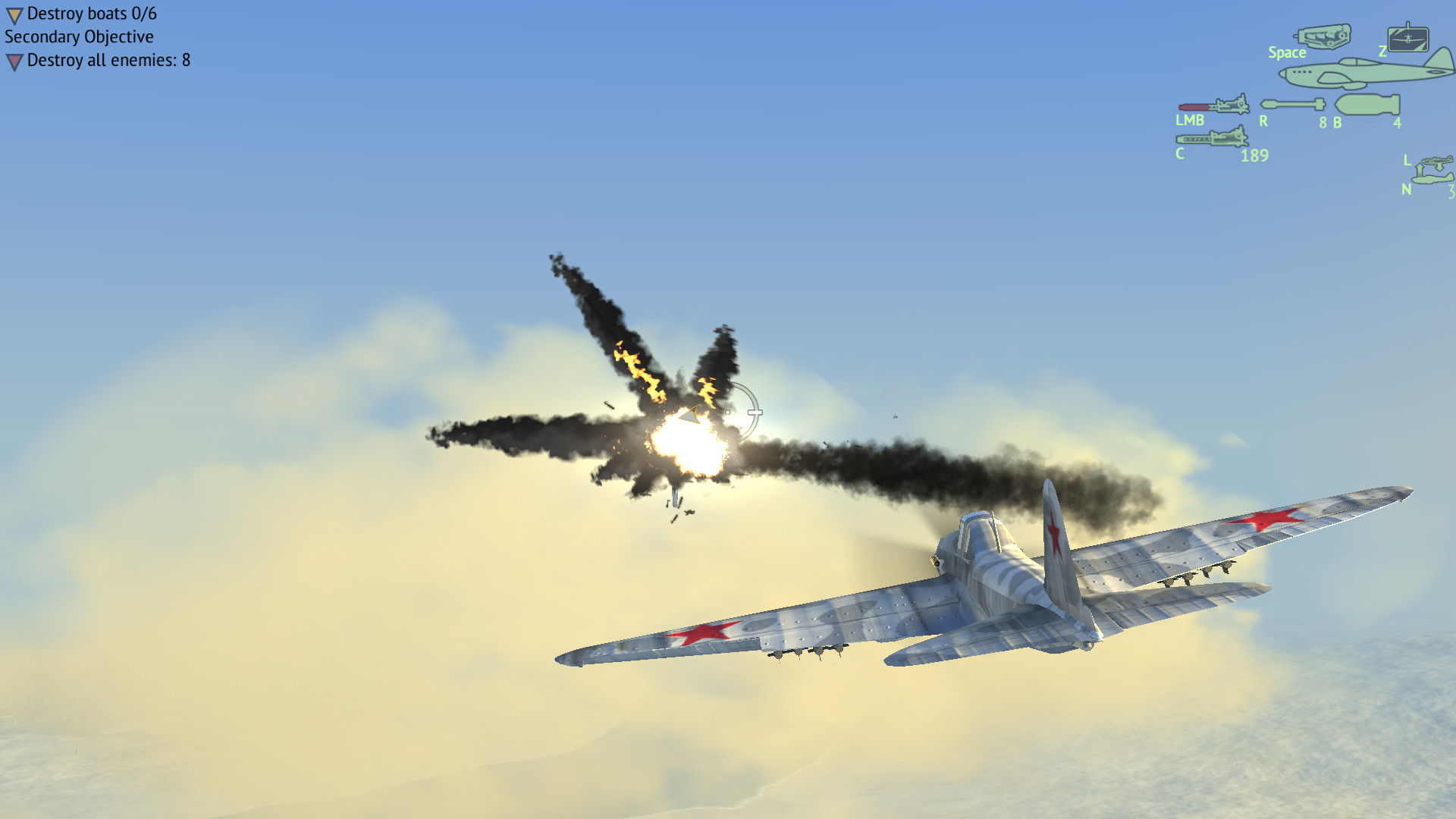Click the Destroy all enemies: 8 text
The image size is (1456, 819).
click(108, 59)
